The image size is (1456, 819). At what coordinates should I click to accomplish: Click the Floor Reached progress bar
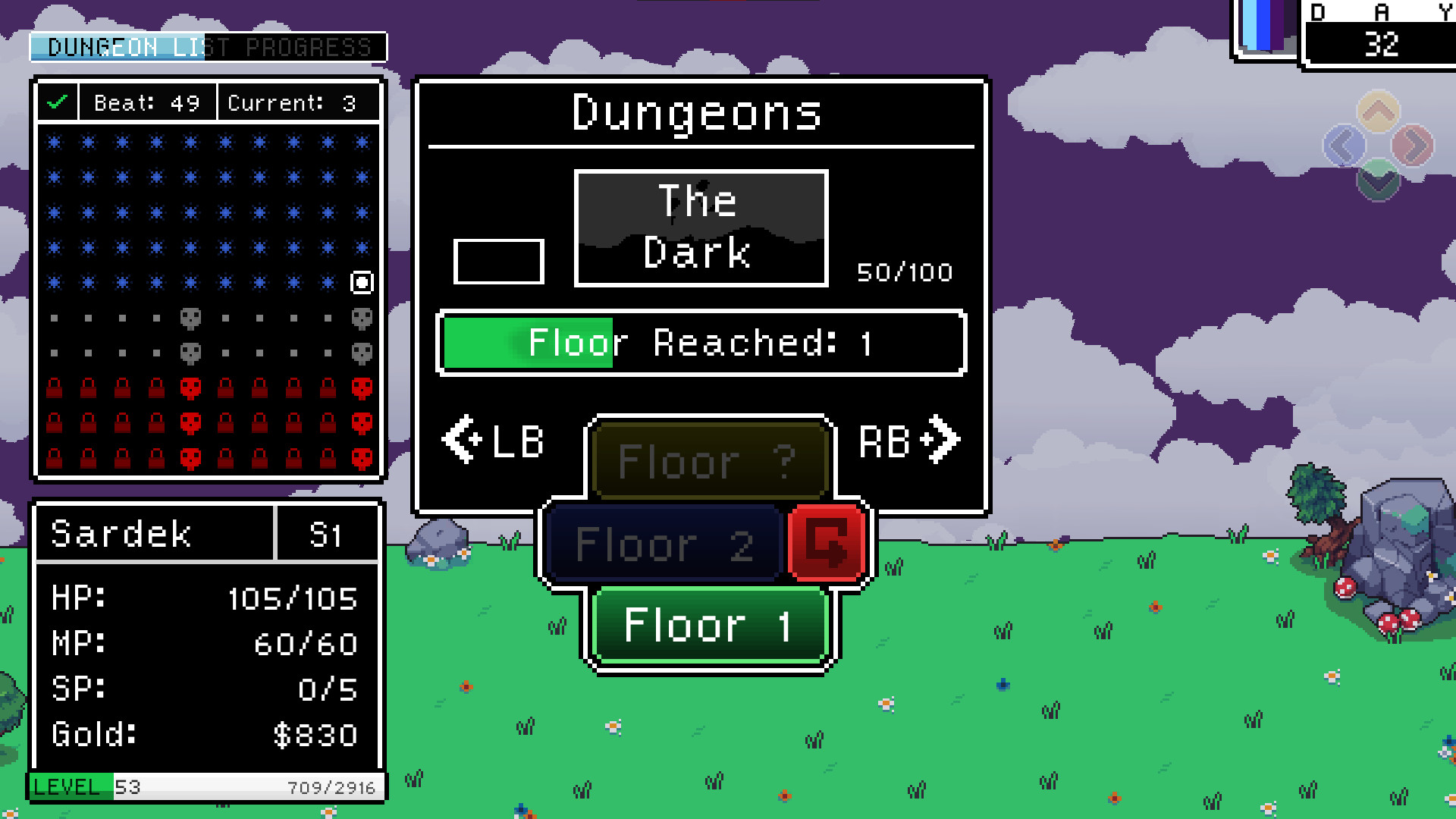[701, 344]
